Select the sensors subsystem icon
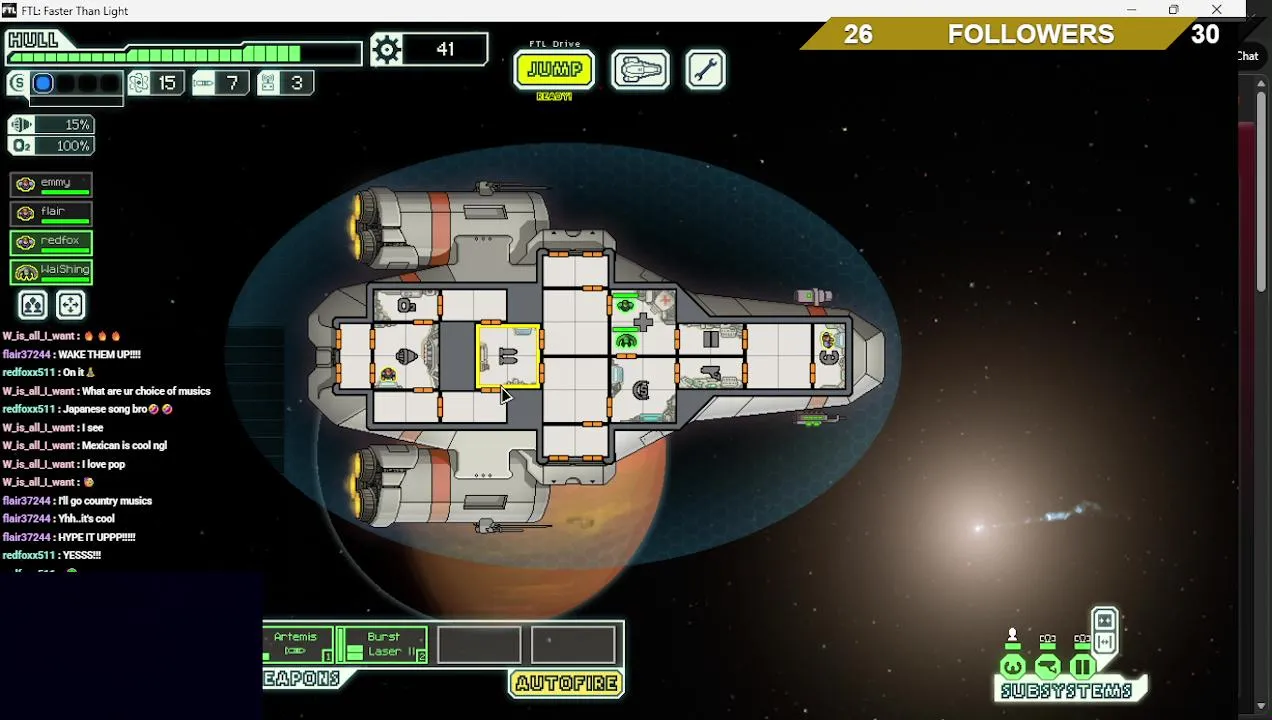1272x720 pixels. (x=1047, y=666)
